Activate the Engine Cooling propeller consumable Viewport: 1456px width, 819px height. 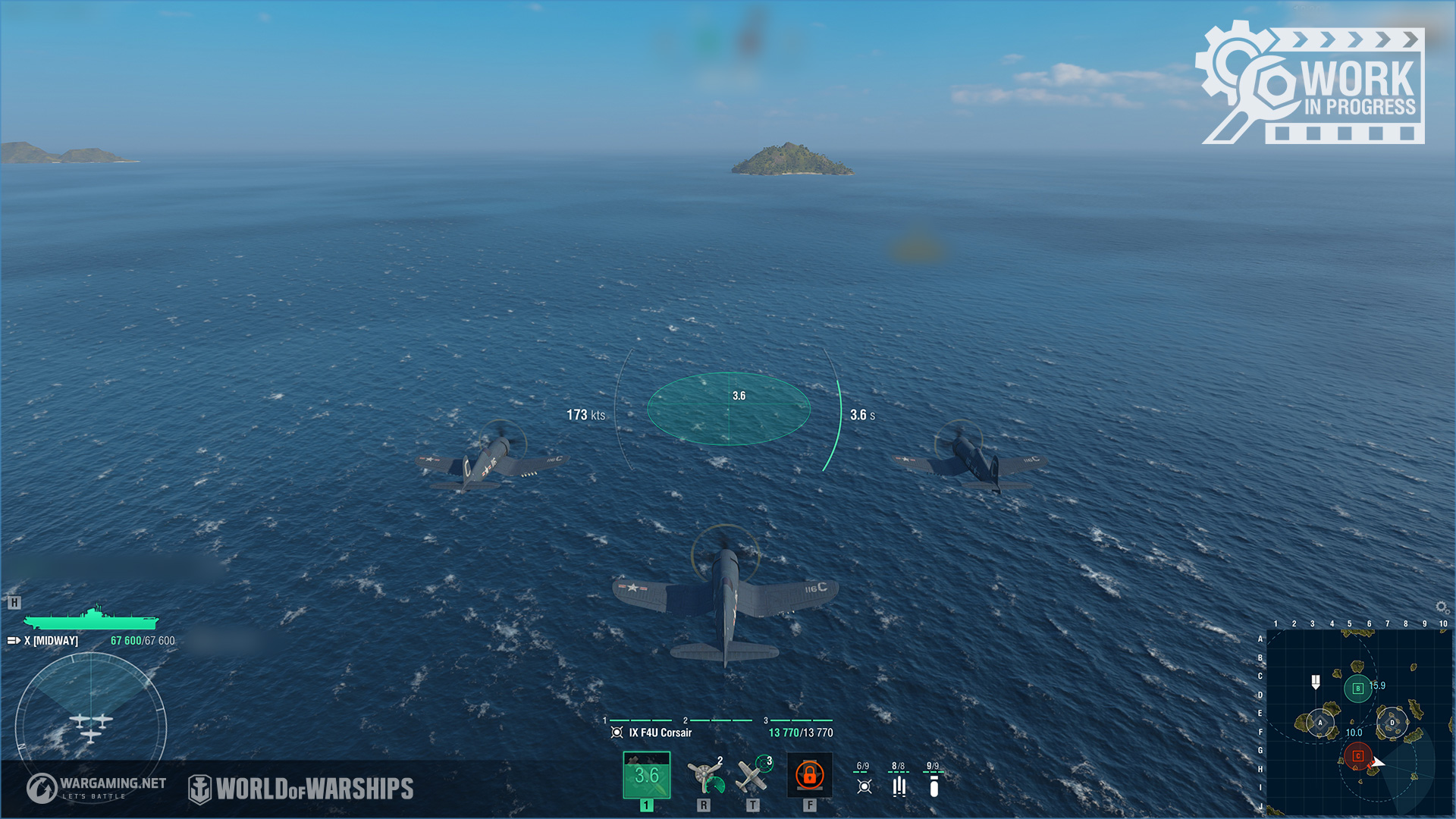tap(704, 775)
